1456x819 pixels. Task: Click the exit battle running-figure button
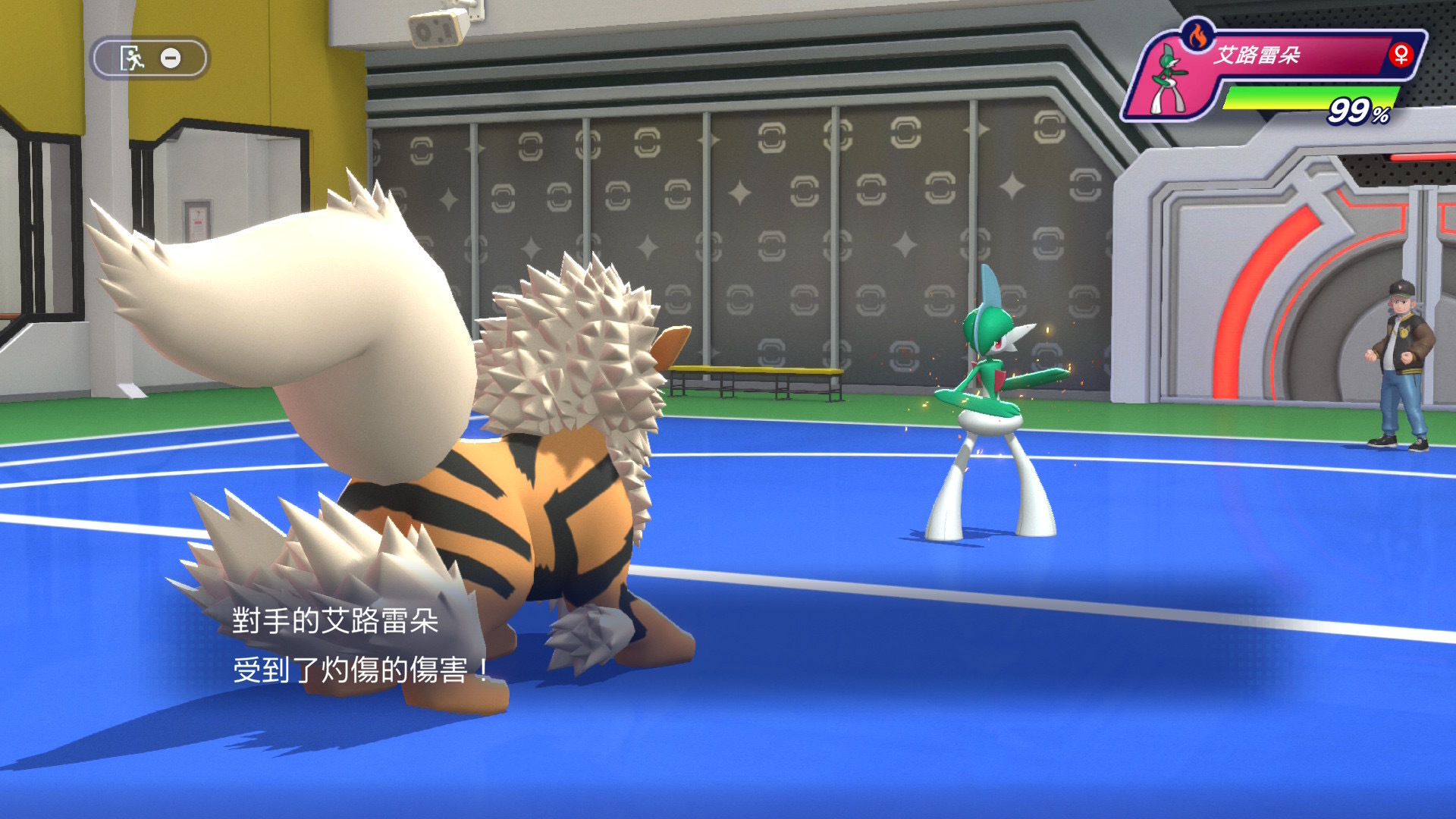pos(133,58)
